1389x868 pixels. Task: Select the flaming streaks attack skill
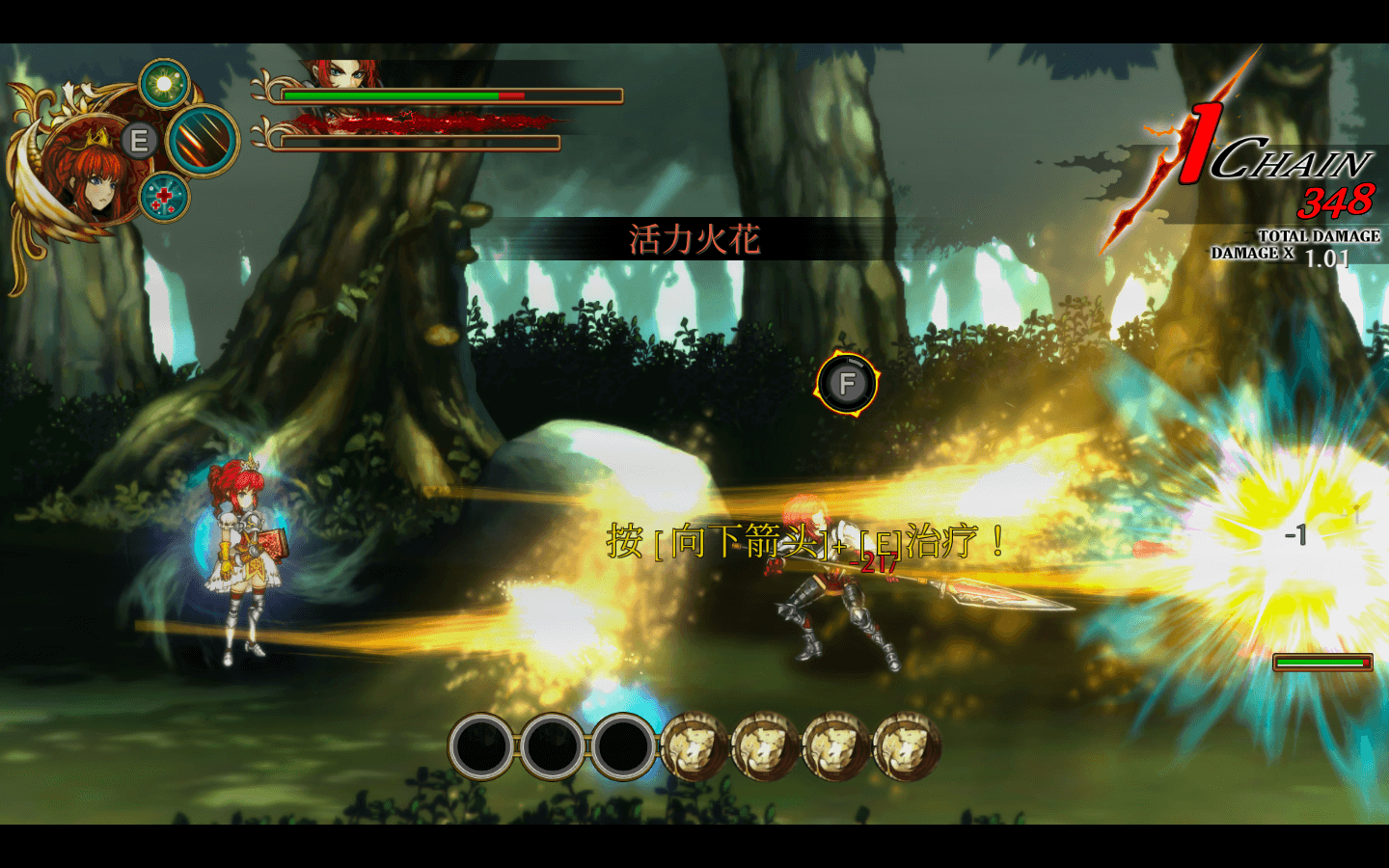pyautogui.click(x=204, y=141)
